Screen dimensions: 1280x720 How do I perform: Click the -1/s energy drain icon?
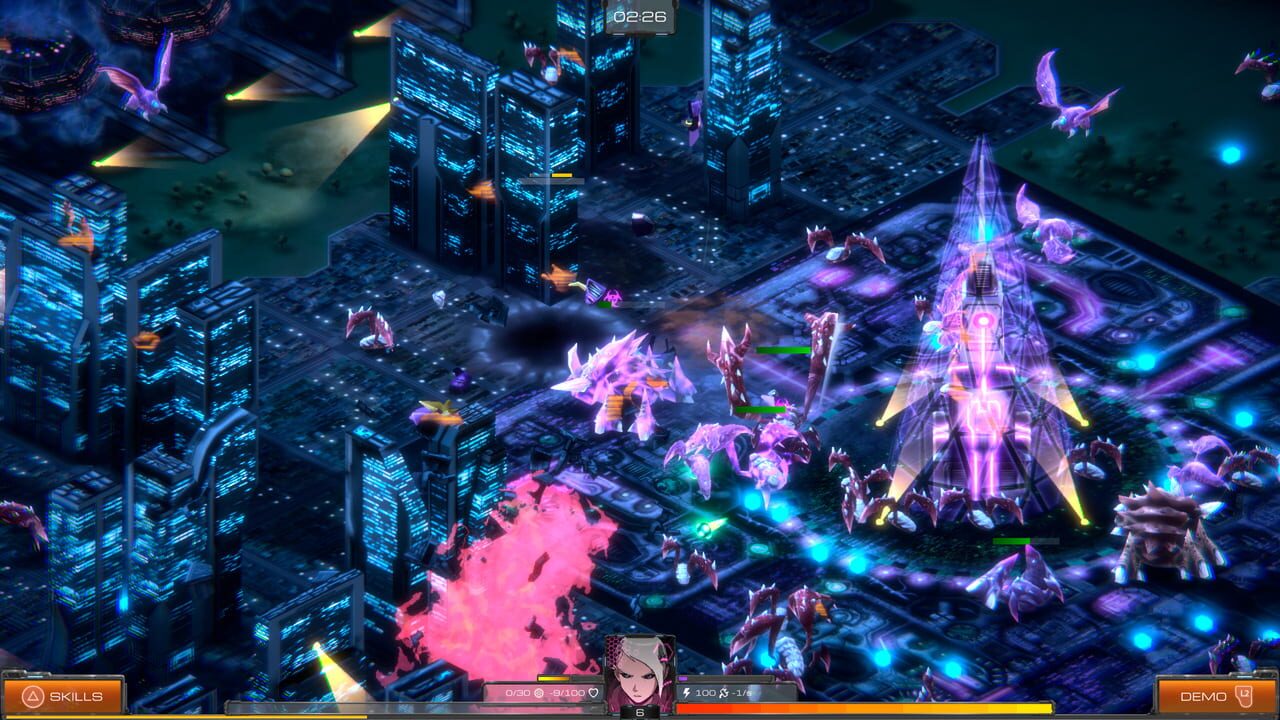point(723,691)
